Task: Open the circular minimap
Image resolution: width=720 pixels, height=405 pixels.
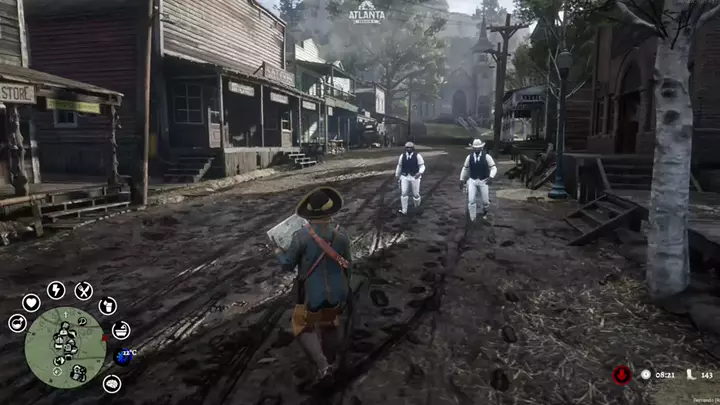Action: pyautogui.click(x=65, y=347)
